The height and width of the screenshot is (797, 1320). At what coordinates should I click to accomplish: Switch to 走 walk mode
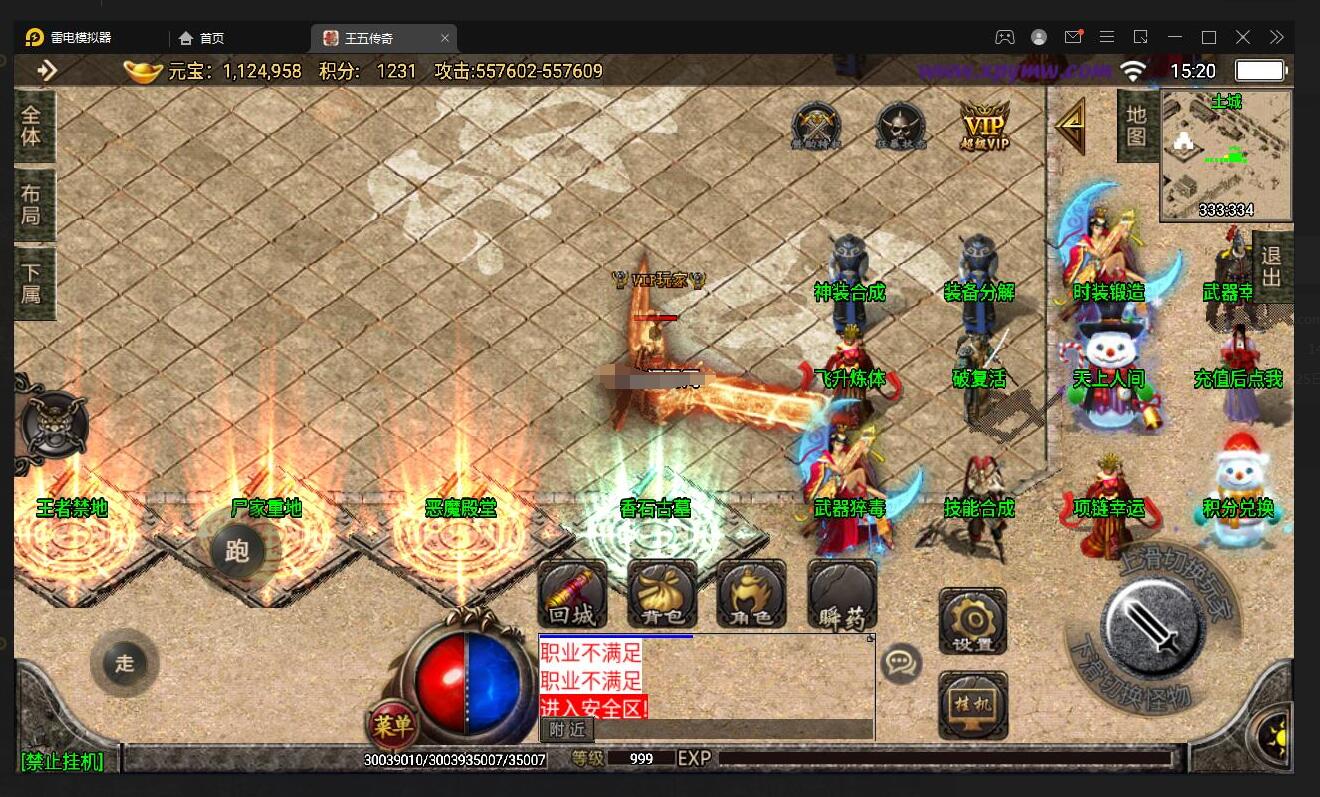124,663
